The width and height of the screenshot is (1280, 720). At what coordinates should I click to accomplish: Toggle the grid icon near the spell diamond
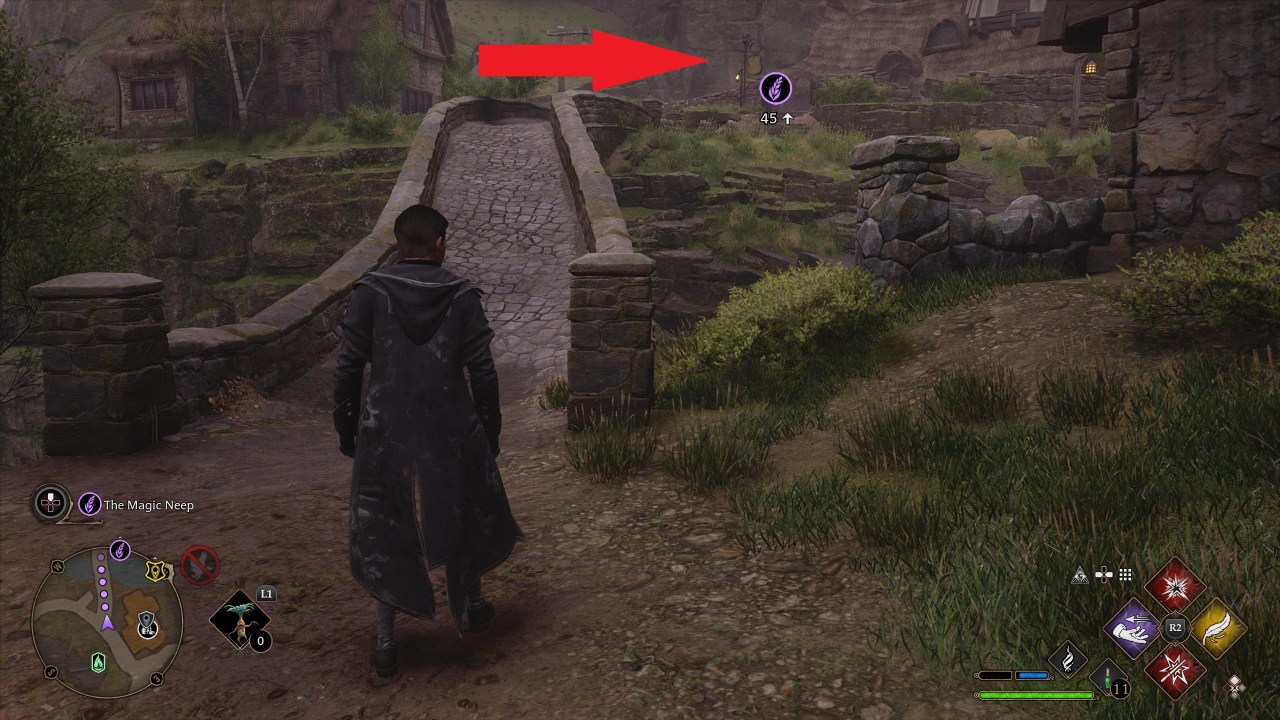click(x=1124, y=574)
